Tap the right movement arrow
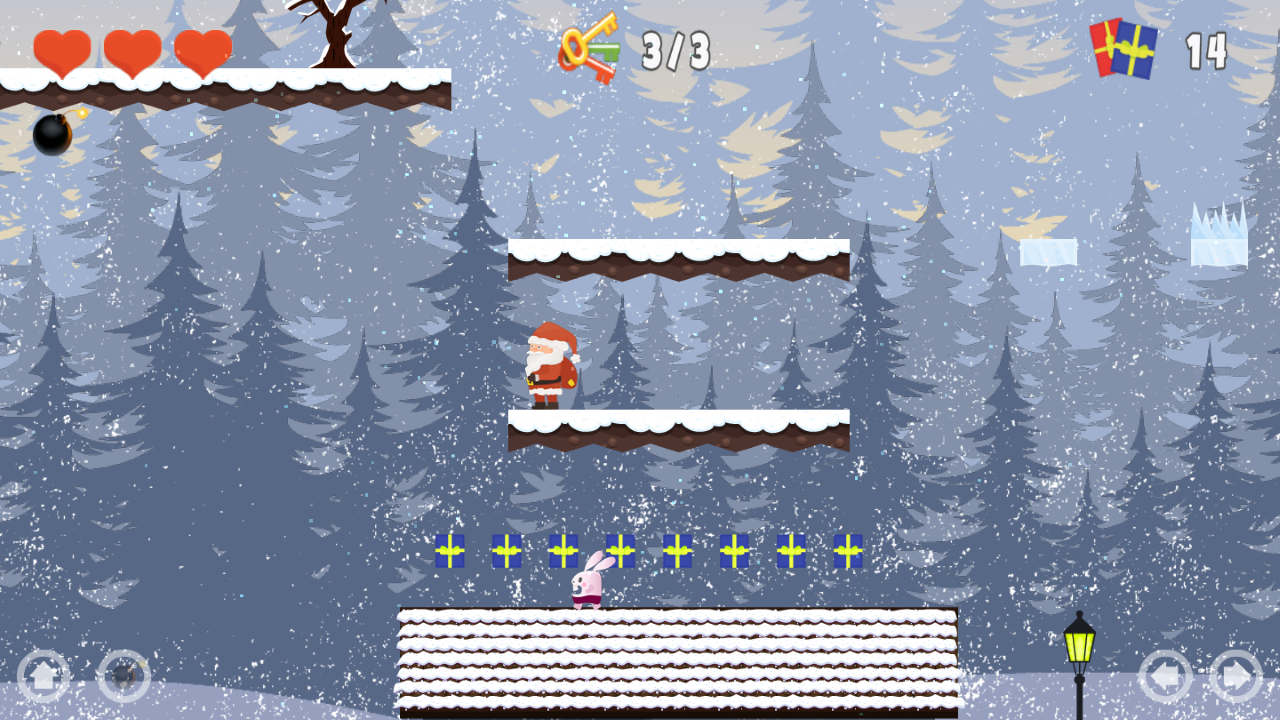This screenshot has height=720, width=1280. click(1238, 676)
